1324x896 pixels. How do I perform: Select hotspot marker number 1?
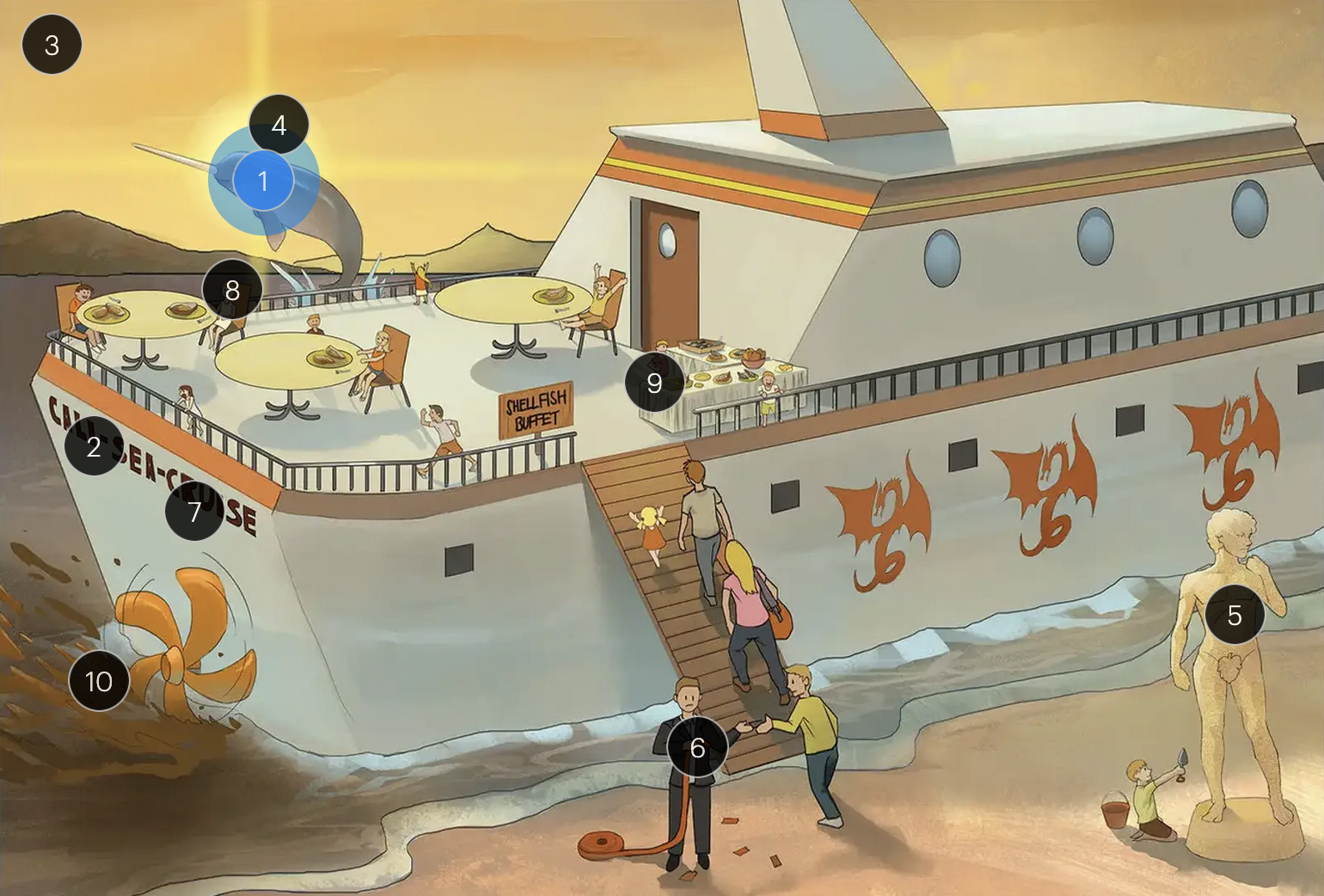click(x=263, y=181)
